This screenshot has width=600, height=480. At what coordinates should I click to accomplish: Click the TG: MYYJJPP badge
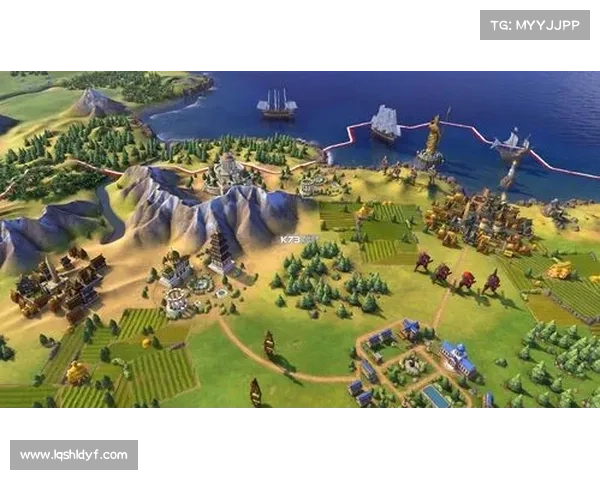pyautogui.click(x=535, y=24)
